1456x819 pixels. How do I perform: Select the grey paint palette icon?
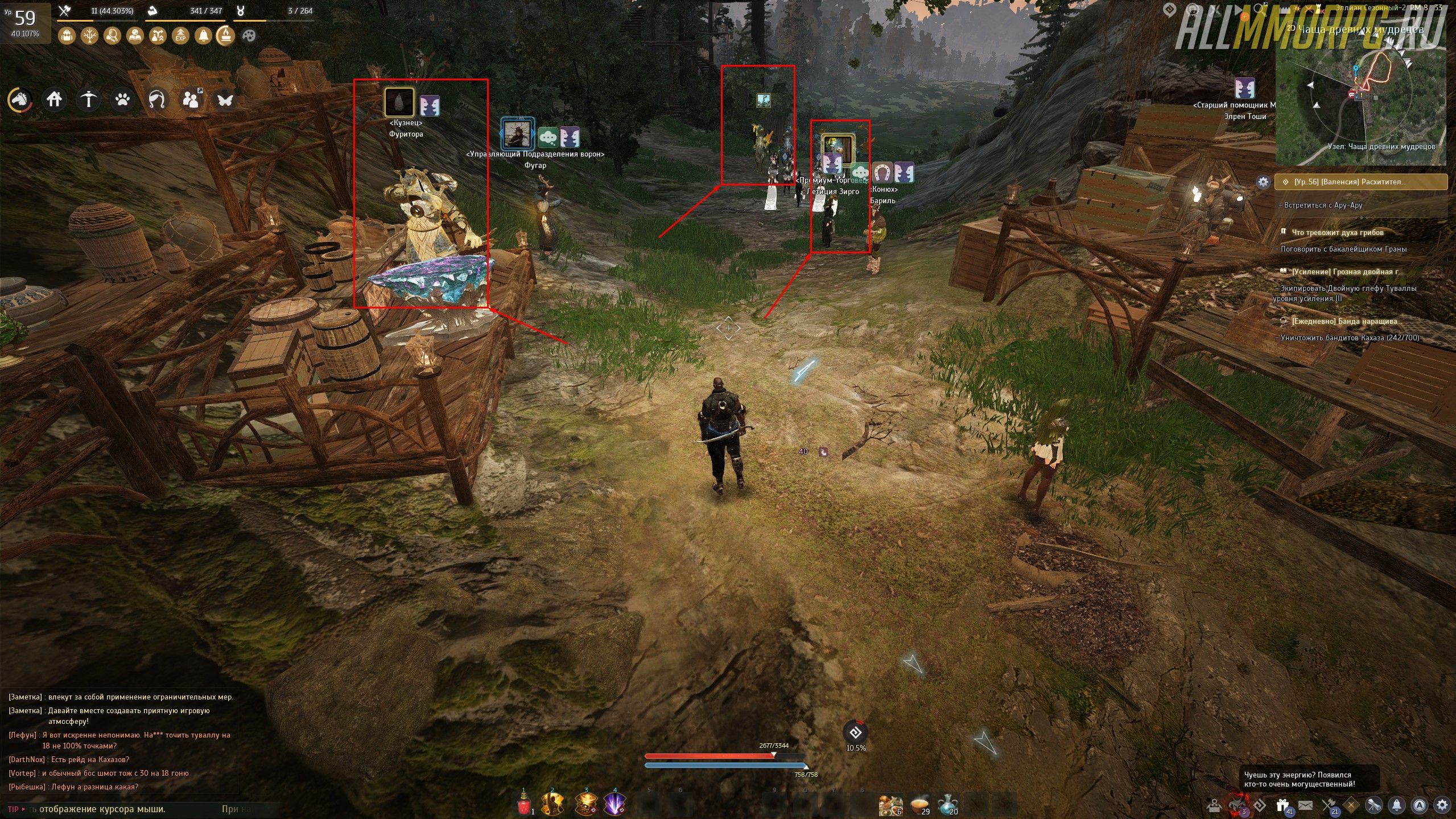pyautogui.click(x=249, y=36)
